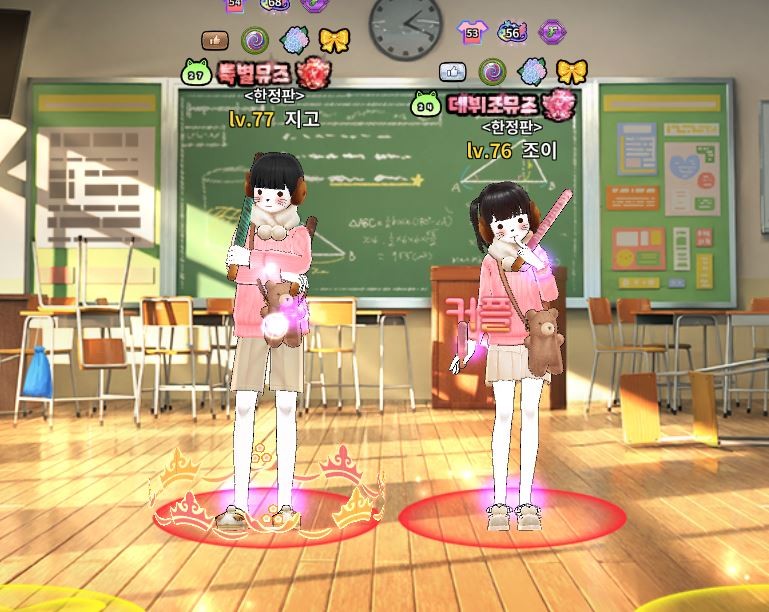Select the yellow bow badge above 지고
The image size is (769, 612).
(334, 40)
